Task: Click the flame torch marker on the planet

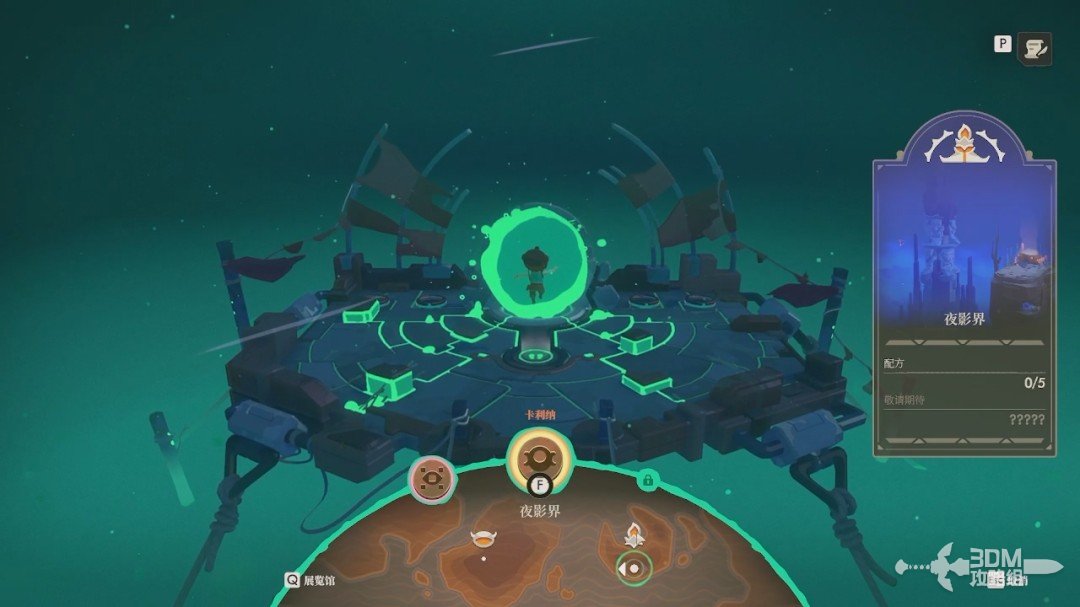Action: (x=632, y=534)
